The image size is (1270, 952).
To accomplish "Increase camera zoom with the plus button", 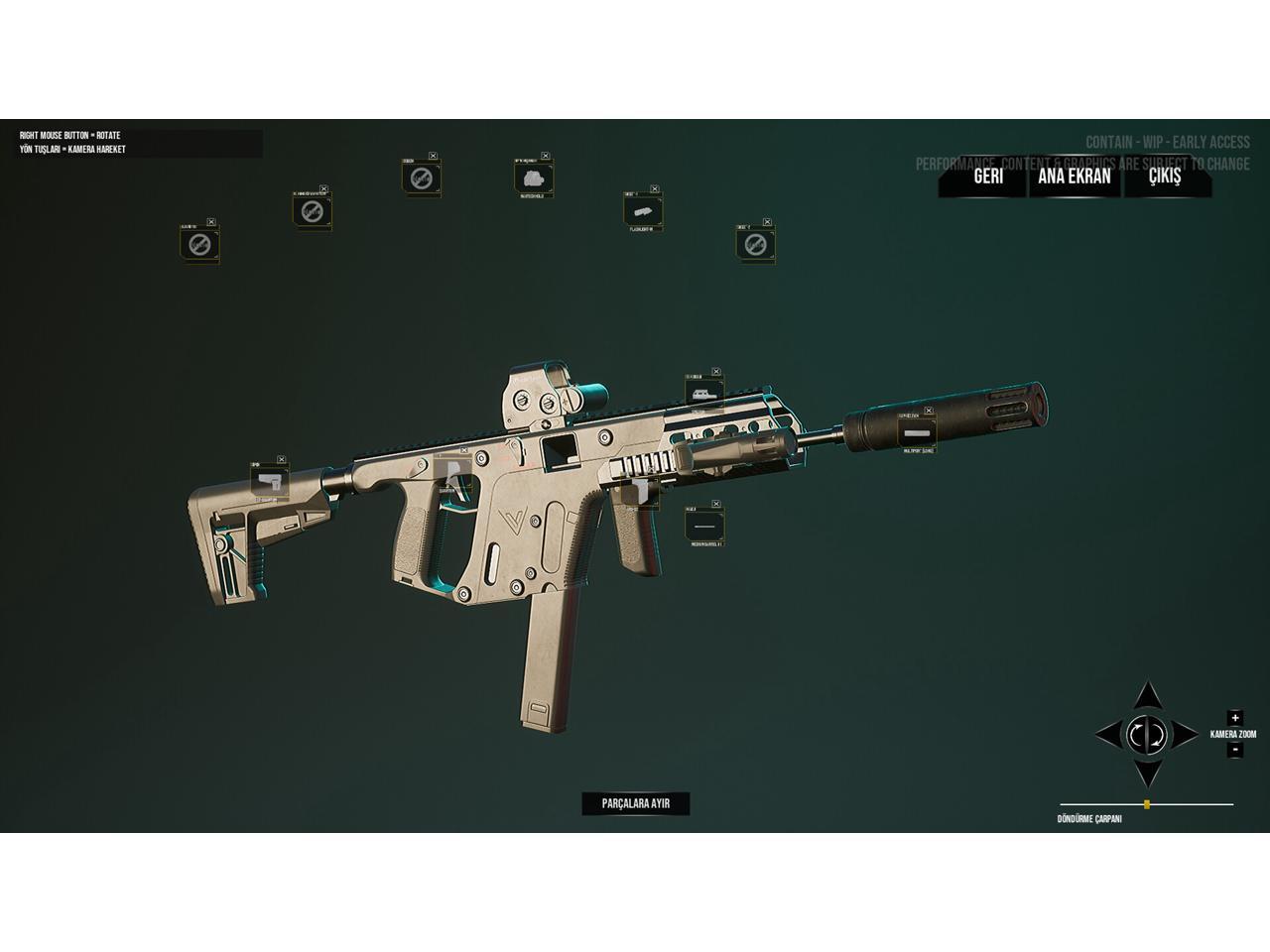I will (x=1234, y=718).
